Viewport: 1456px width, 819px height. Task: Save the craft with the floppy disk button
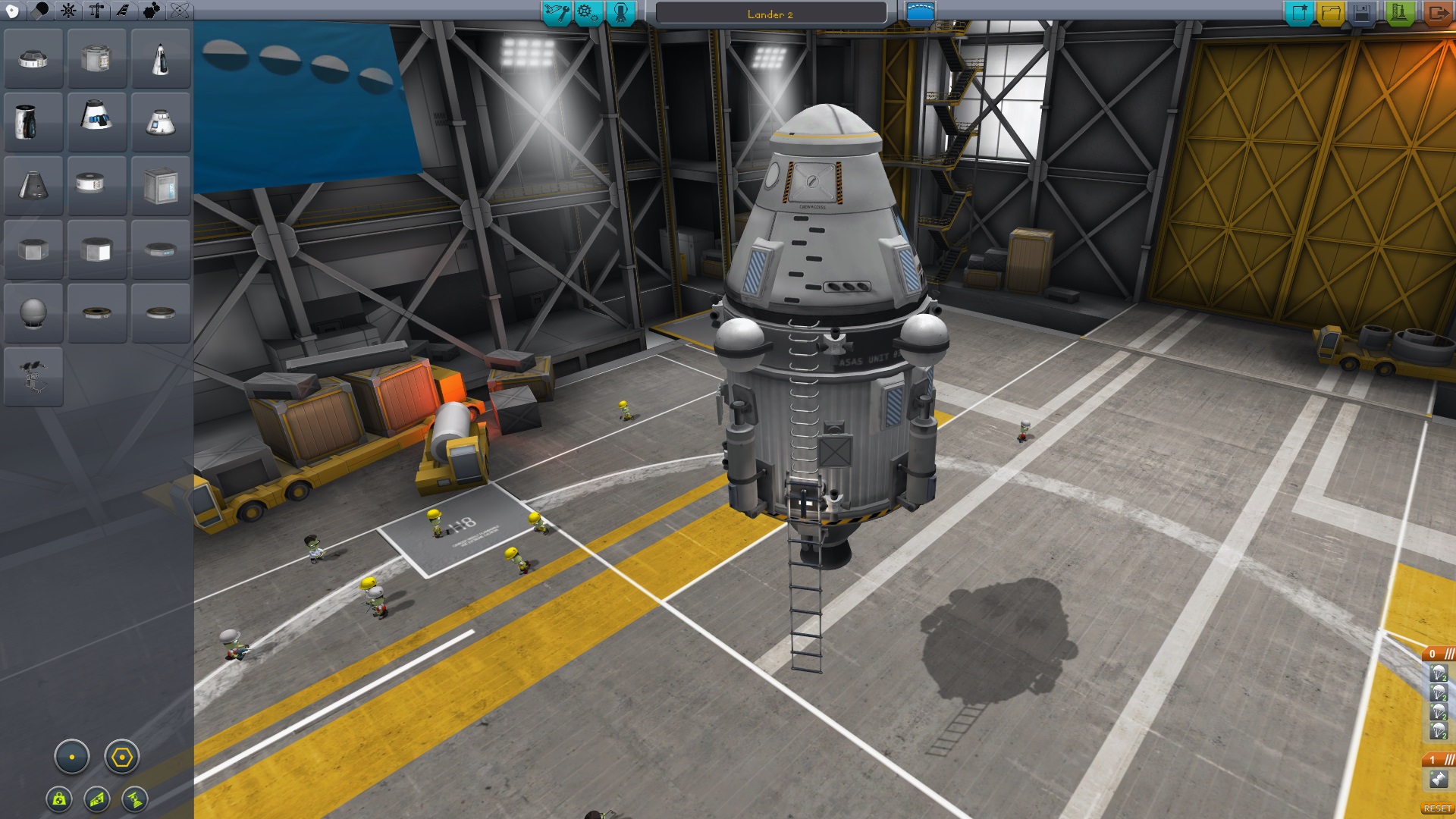[1362, 13]
